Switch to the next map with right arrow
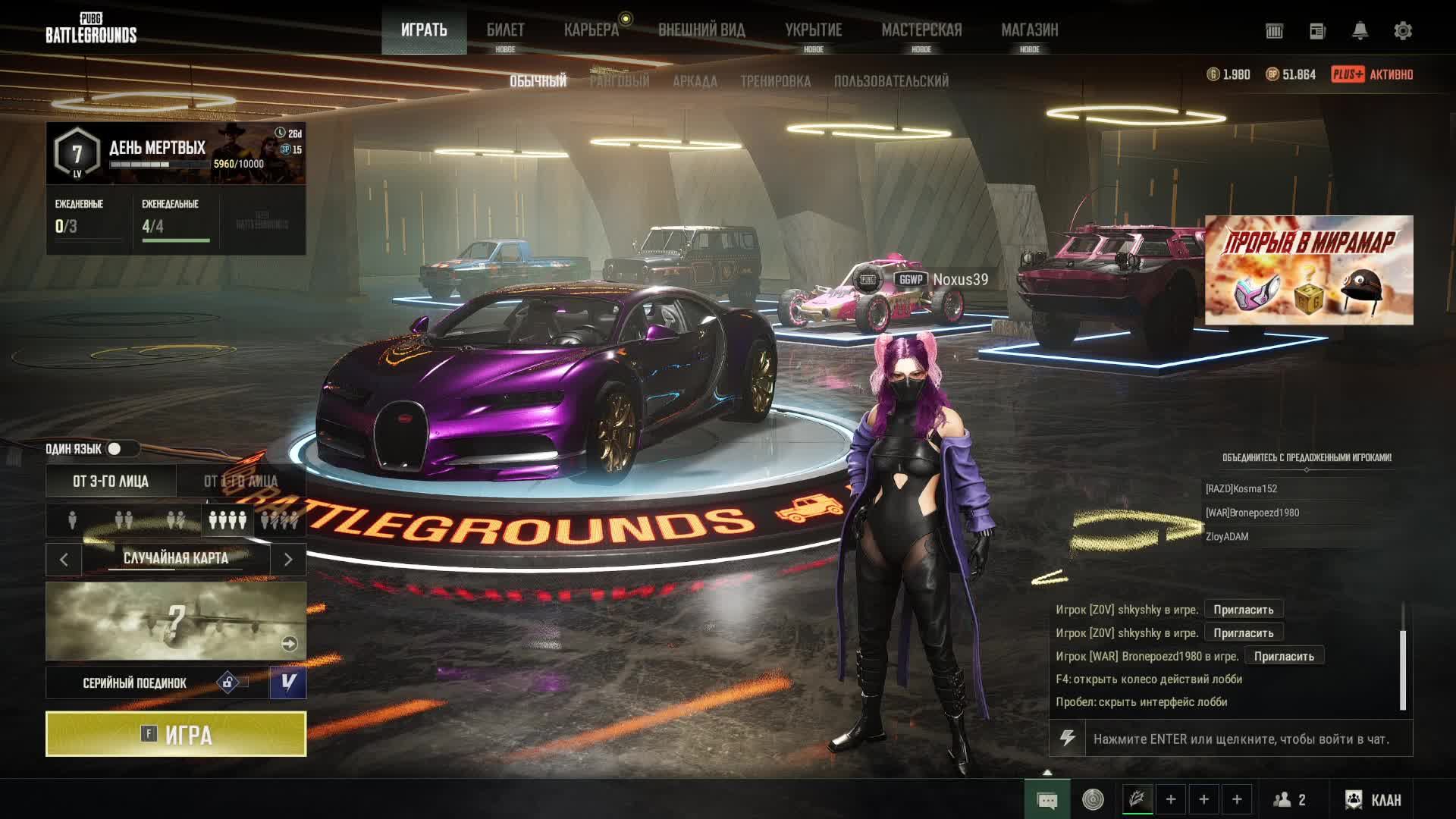Screen dimensions: 1456x819 click(x=288, y=560)
